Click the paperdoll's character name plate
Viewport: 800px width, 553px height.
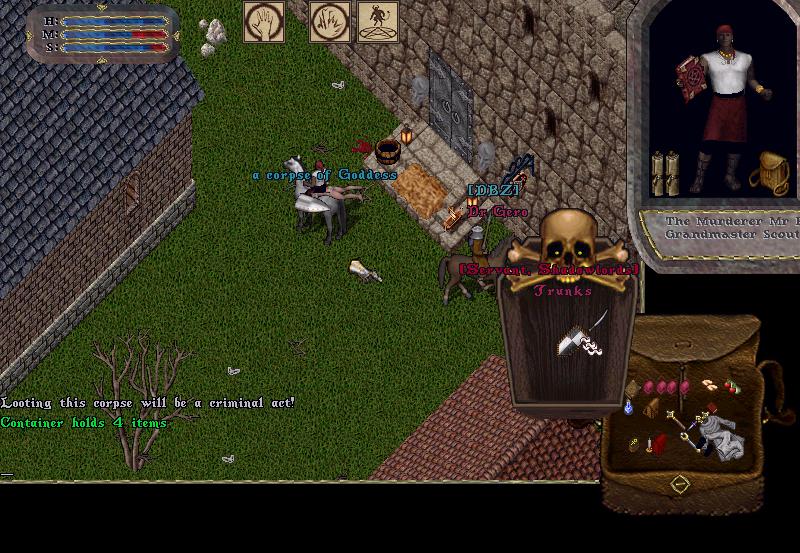click(720, 226)
